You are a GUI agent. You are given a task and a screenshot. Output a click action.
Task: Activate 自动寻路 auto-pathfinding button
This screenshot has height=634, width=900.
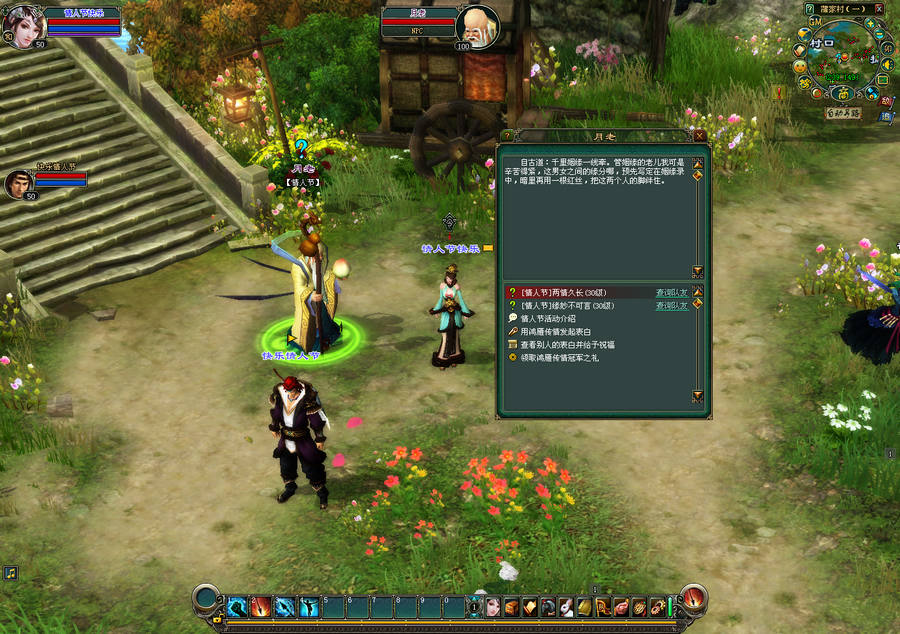[x=843, y=113]
